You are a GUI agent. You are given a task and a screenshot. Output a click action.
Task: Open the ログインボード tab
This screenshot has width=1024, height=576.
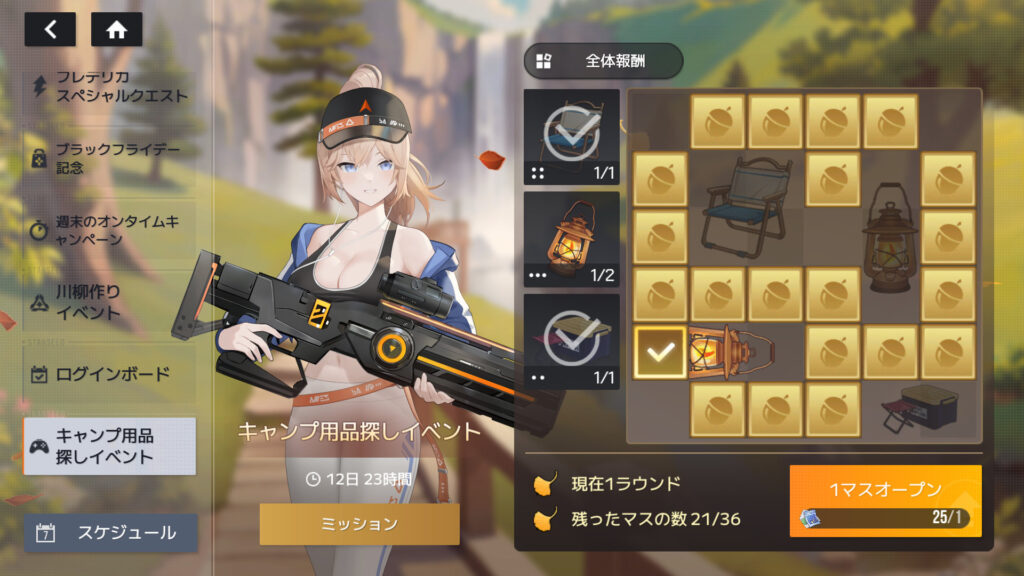point(110,375)
